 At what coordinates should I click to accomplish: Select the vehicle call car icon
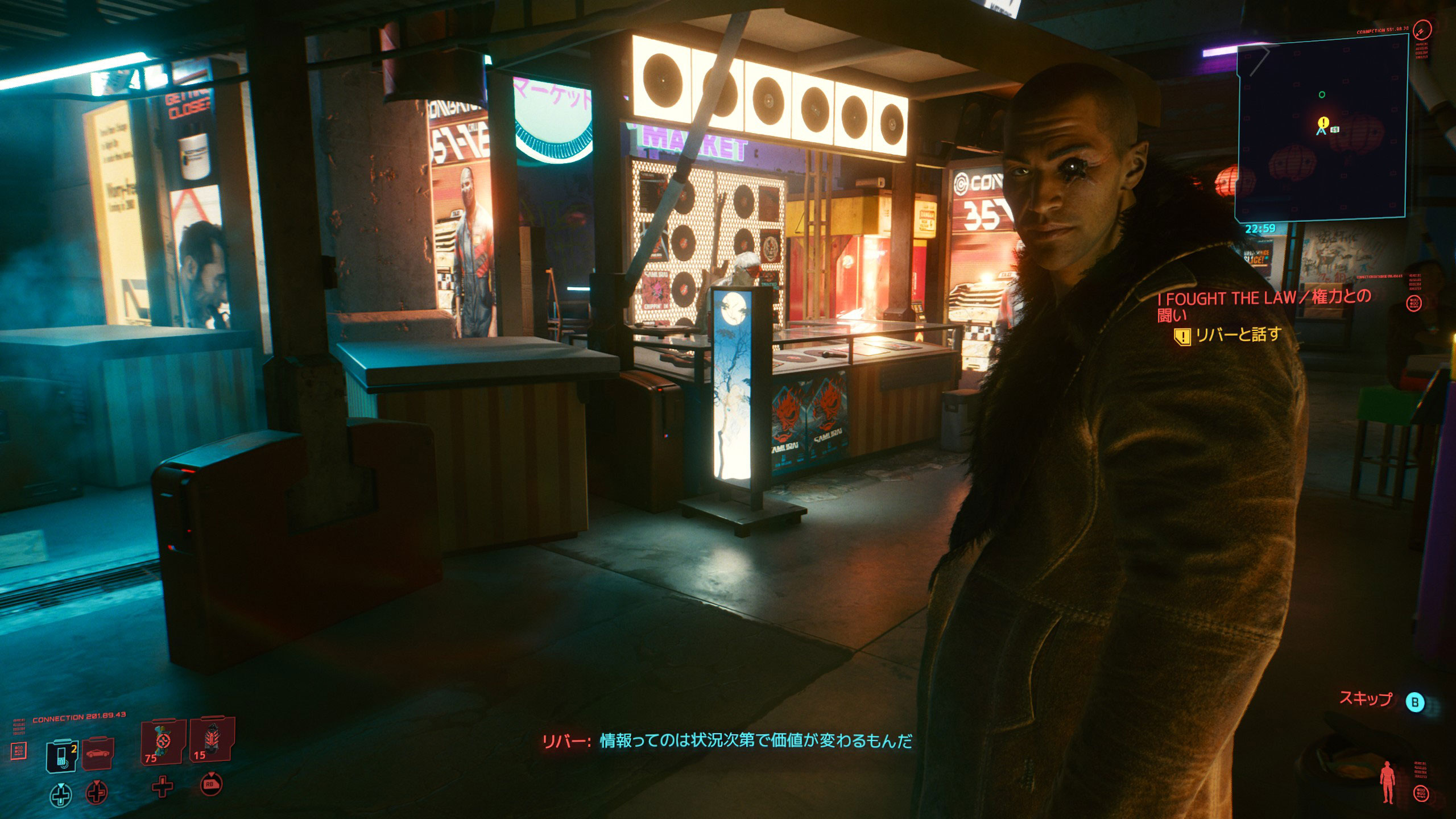tap(98, 754)
